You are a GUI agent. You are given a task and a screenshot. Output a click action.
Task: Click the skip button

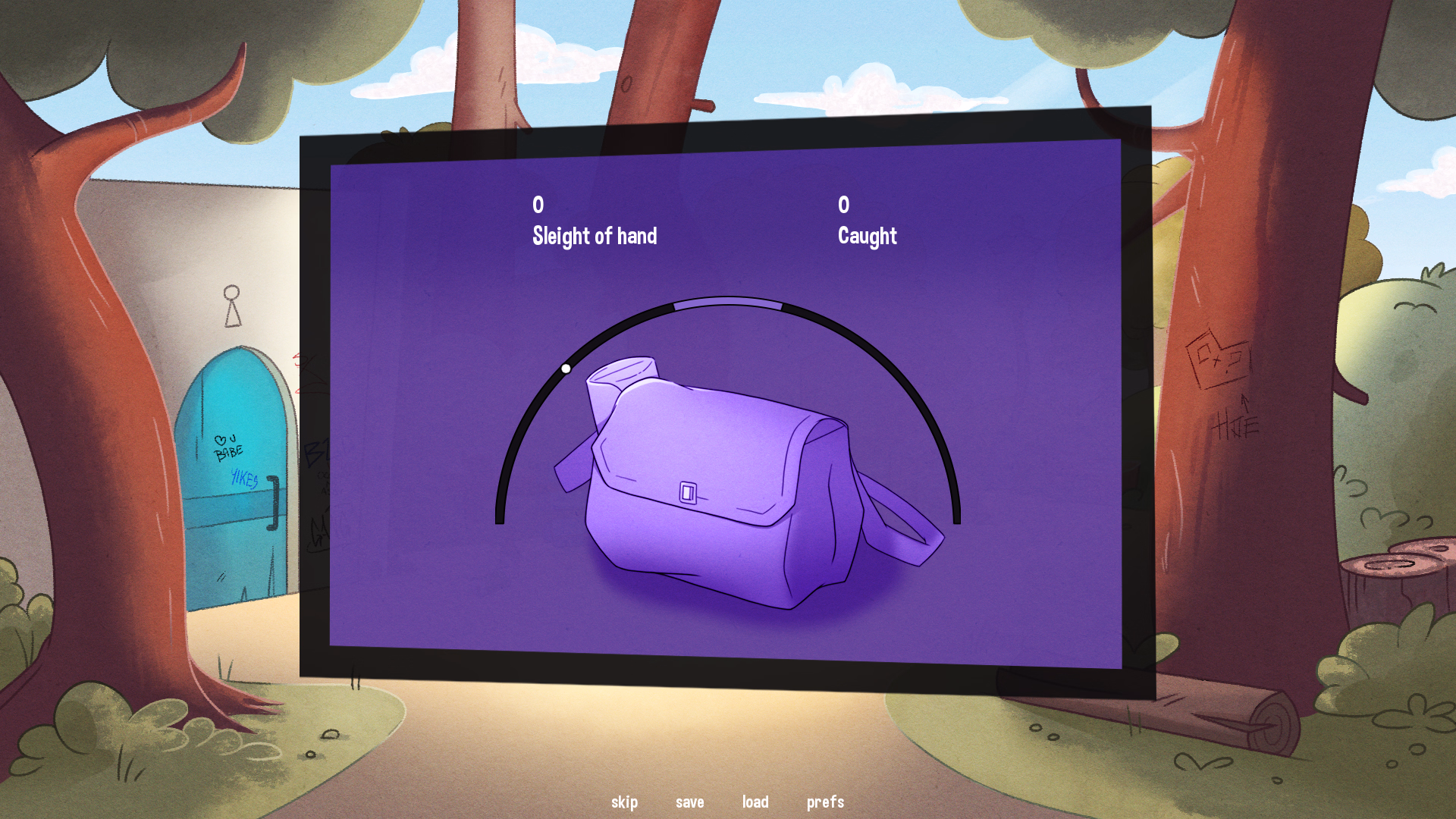coord(624,802)
